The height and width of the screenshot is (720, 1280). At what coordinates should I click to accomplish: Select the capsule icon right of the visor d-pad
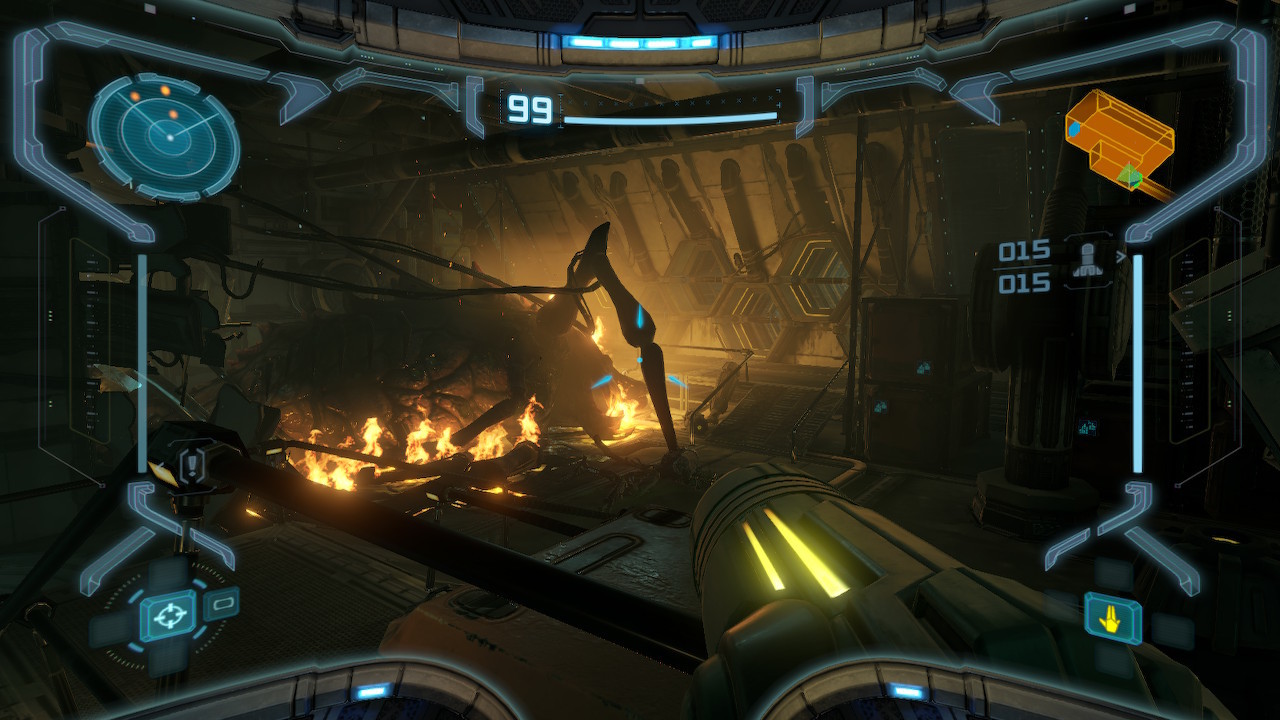point(221,606)
